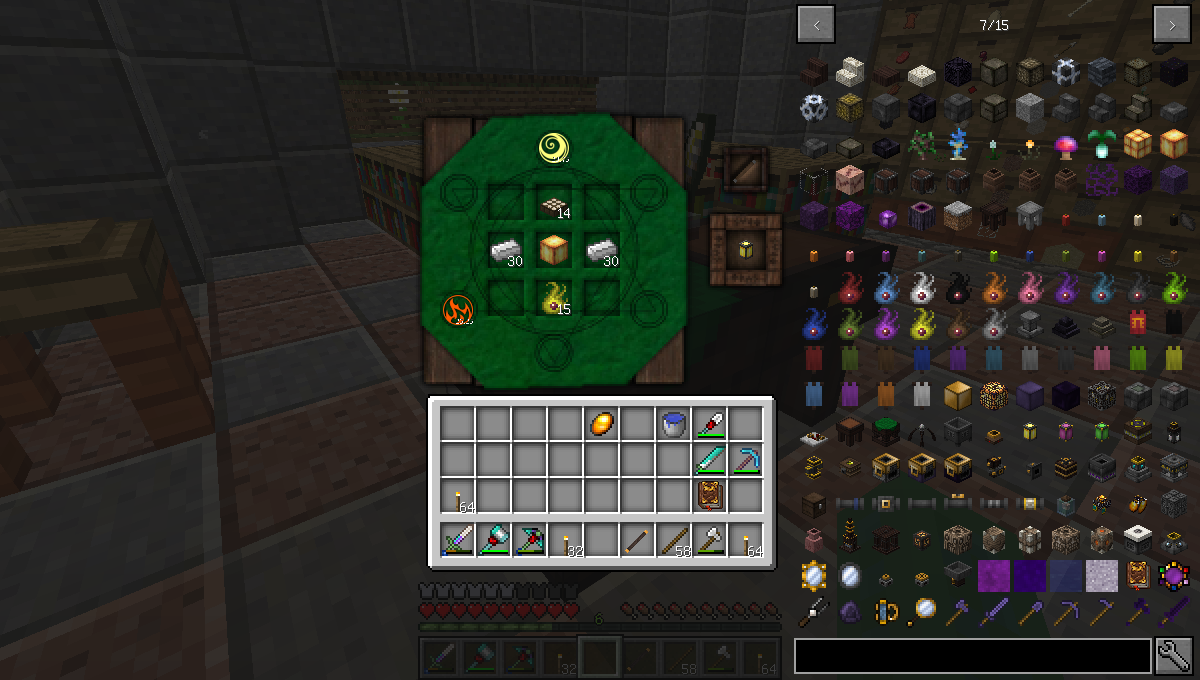Viewport: 1200px width, 680px height.
Task: Click the yellow air swirl aspect icon
Action: [x=554, y=148]
